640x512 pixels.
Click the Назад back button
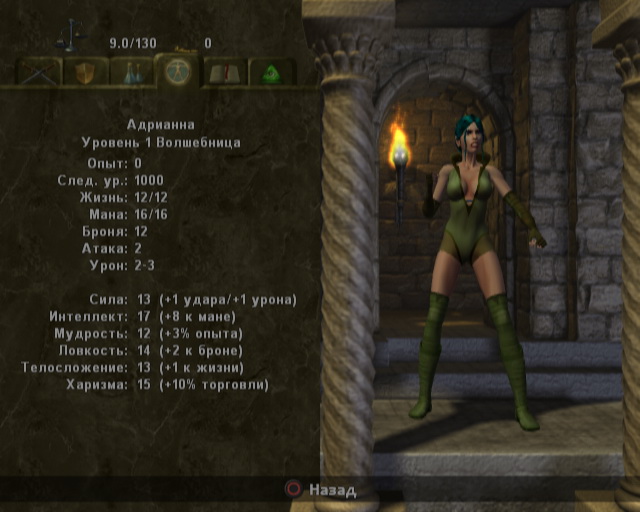tap(321, 490)
